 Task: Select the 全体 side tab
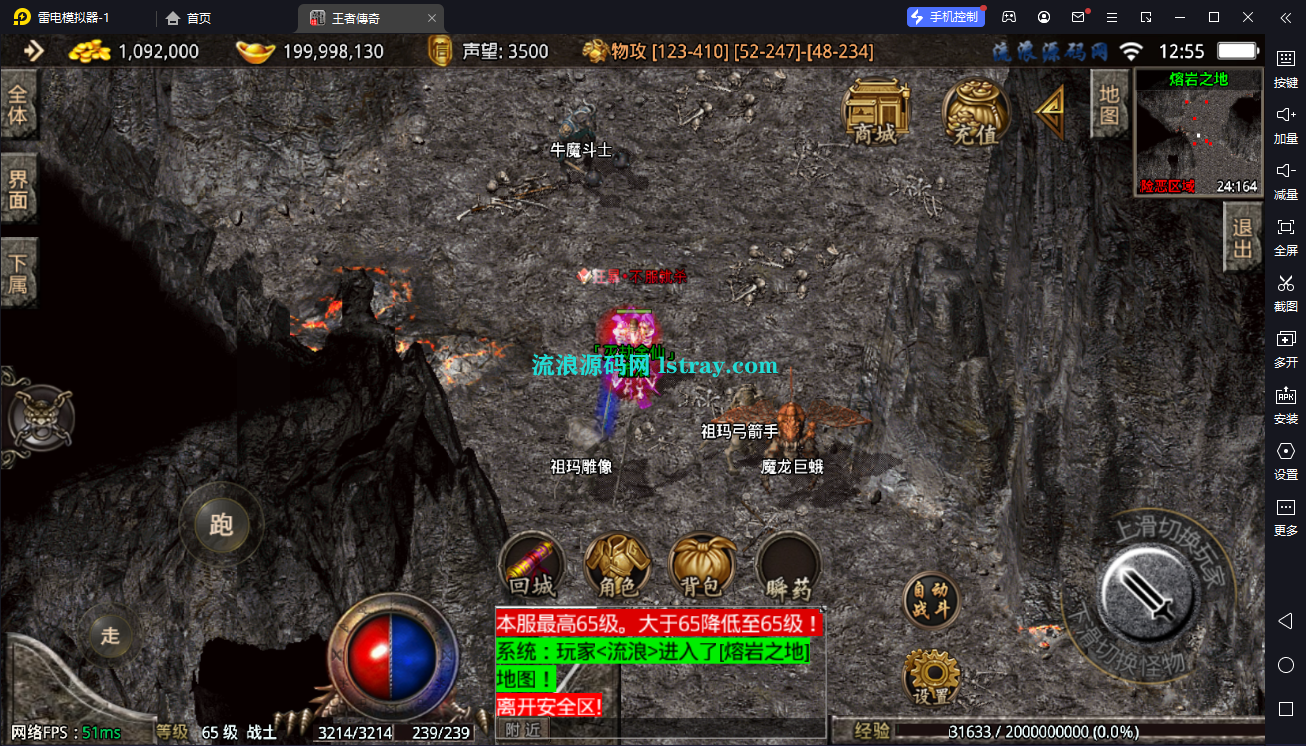[x=19, y=106]
